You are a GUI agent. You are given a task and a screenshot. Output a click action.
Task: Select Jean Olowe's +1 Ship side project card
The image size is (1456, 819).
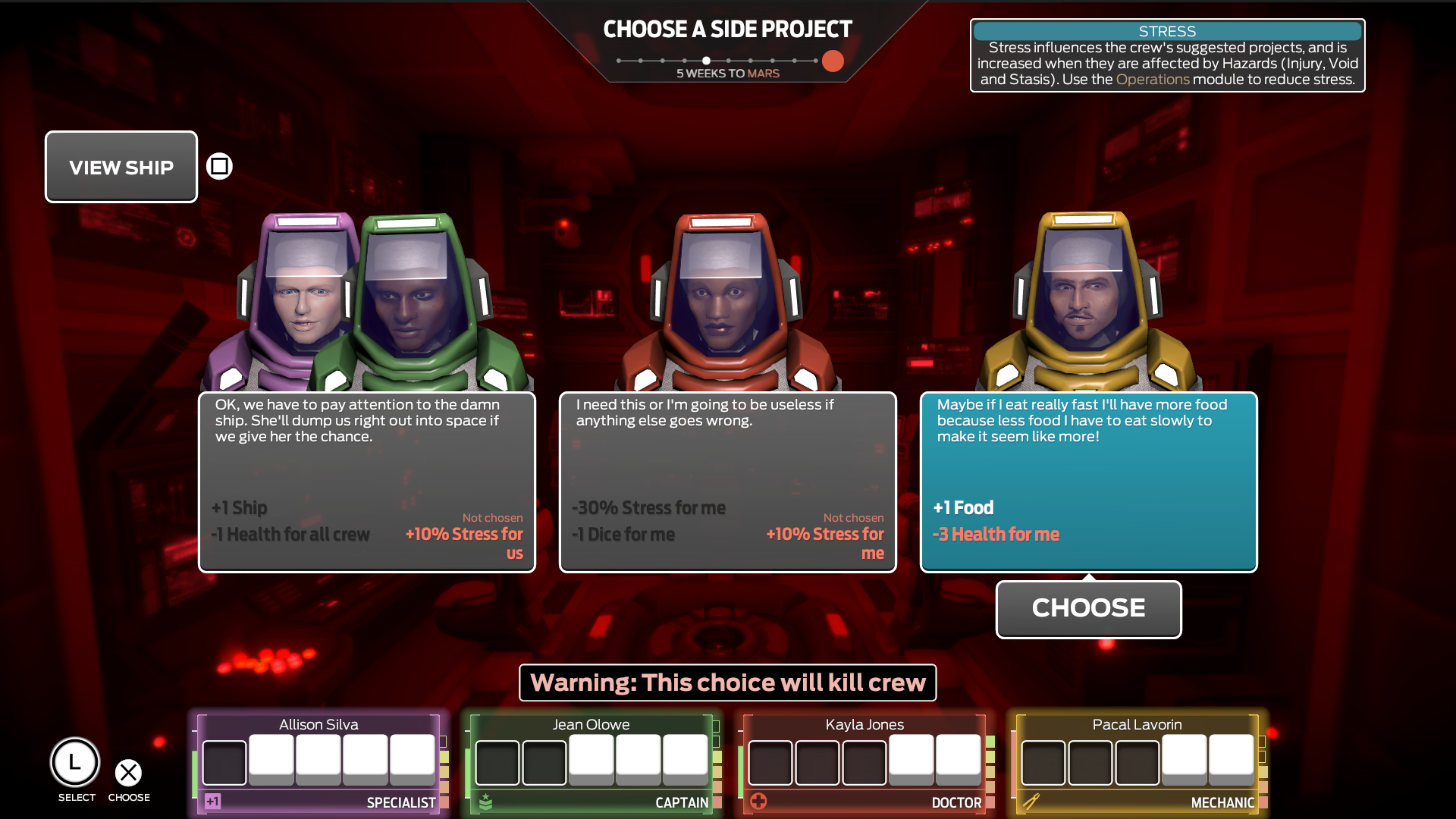coord(366,482)
